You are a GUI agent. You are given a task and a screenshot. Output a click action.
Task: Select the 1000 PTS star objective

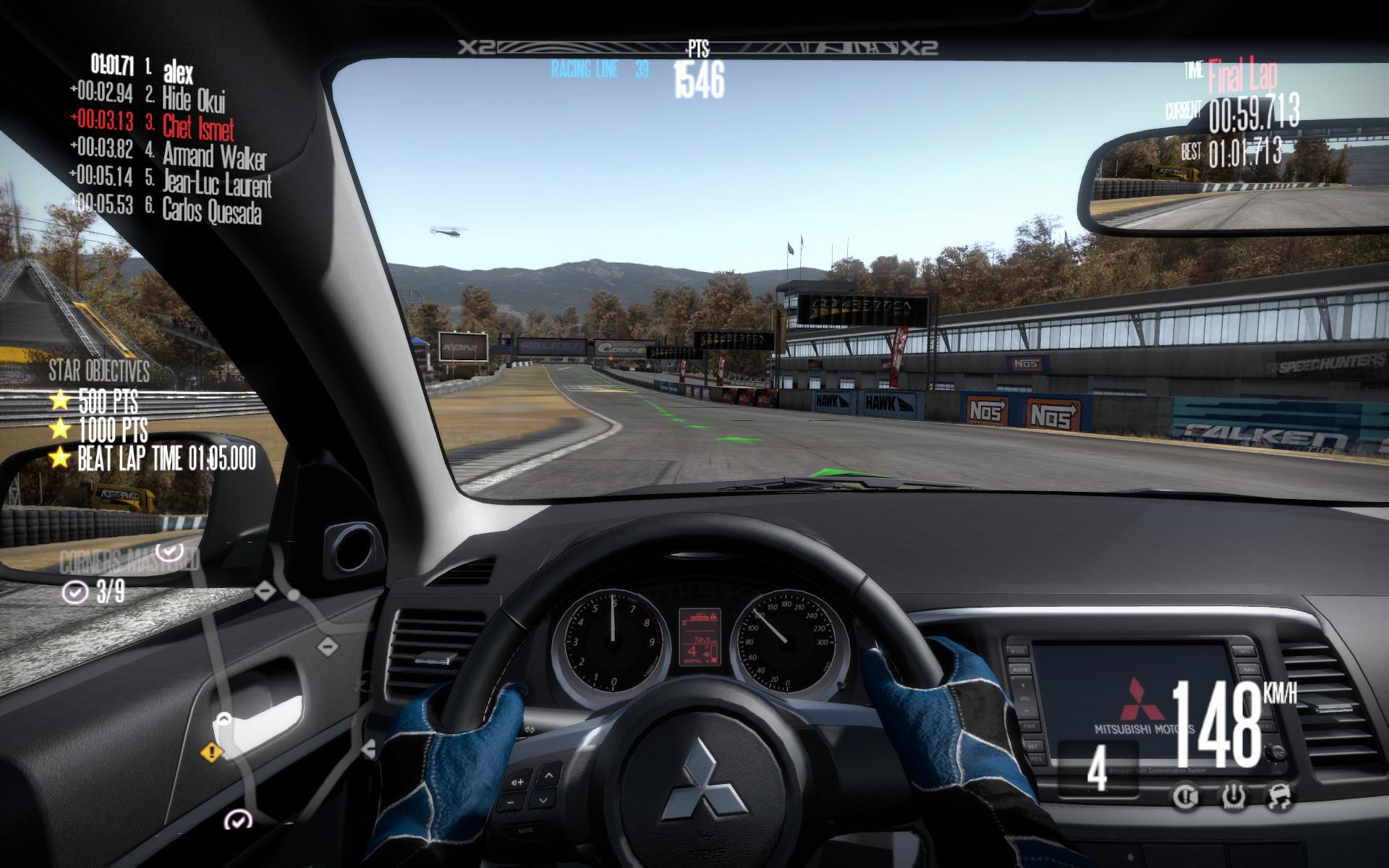pyautogui.click(x=112, y=430)
